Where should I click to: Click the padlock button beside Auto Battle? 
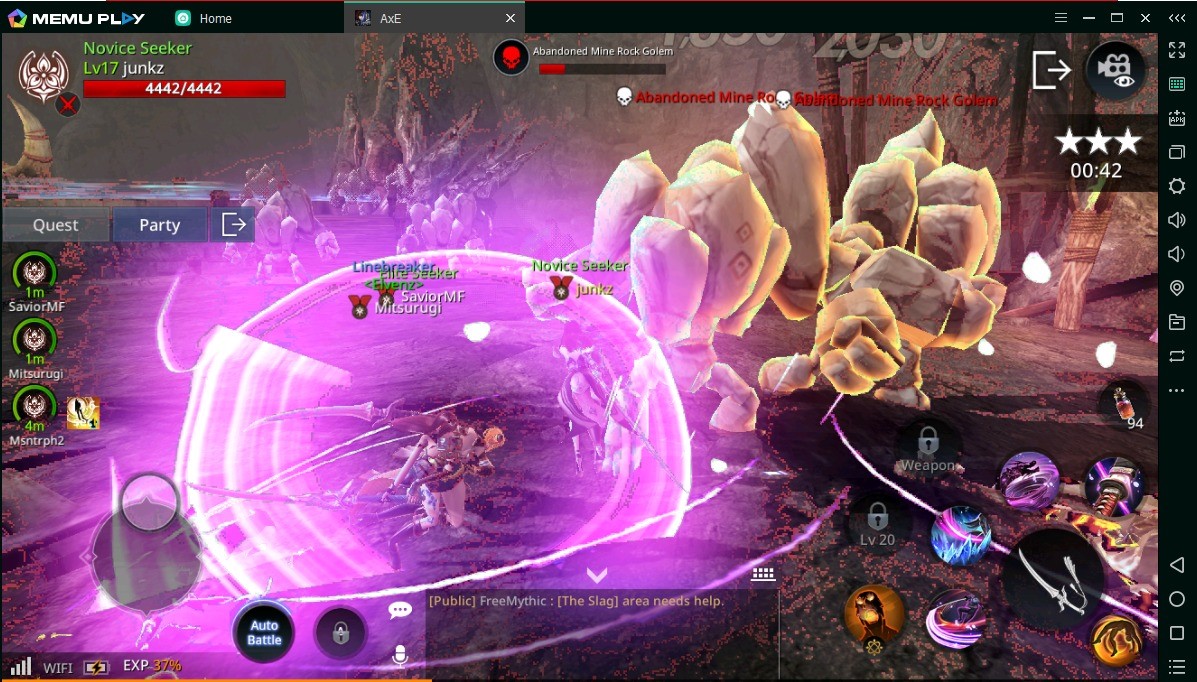340,632
